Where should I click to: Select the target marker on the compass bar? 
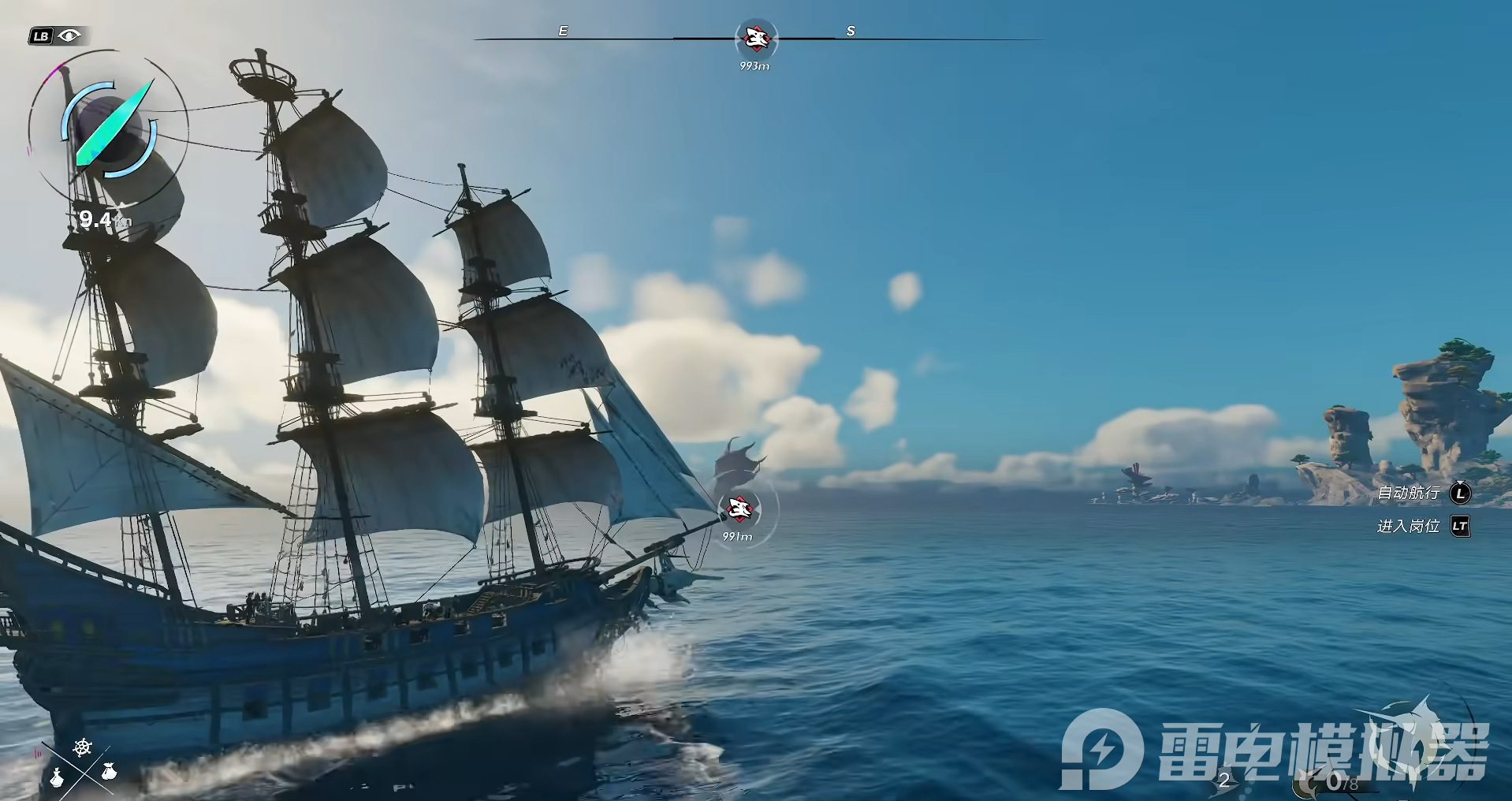755,37
